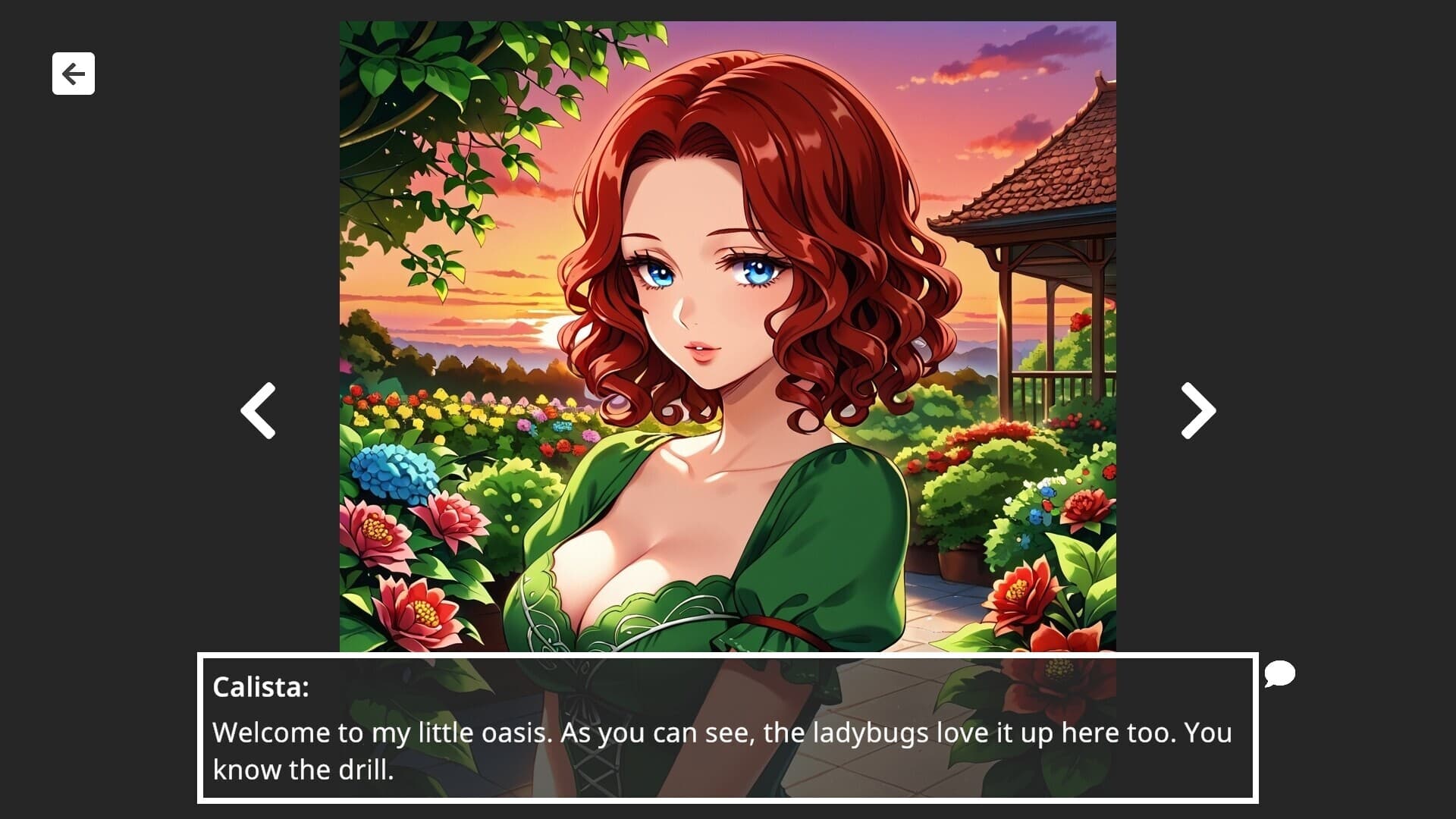Image resolution: width=1456 pixels, height=819 pixels.
Task: Tap the exit arrow in the corner
Action: [73, 73]
